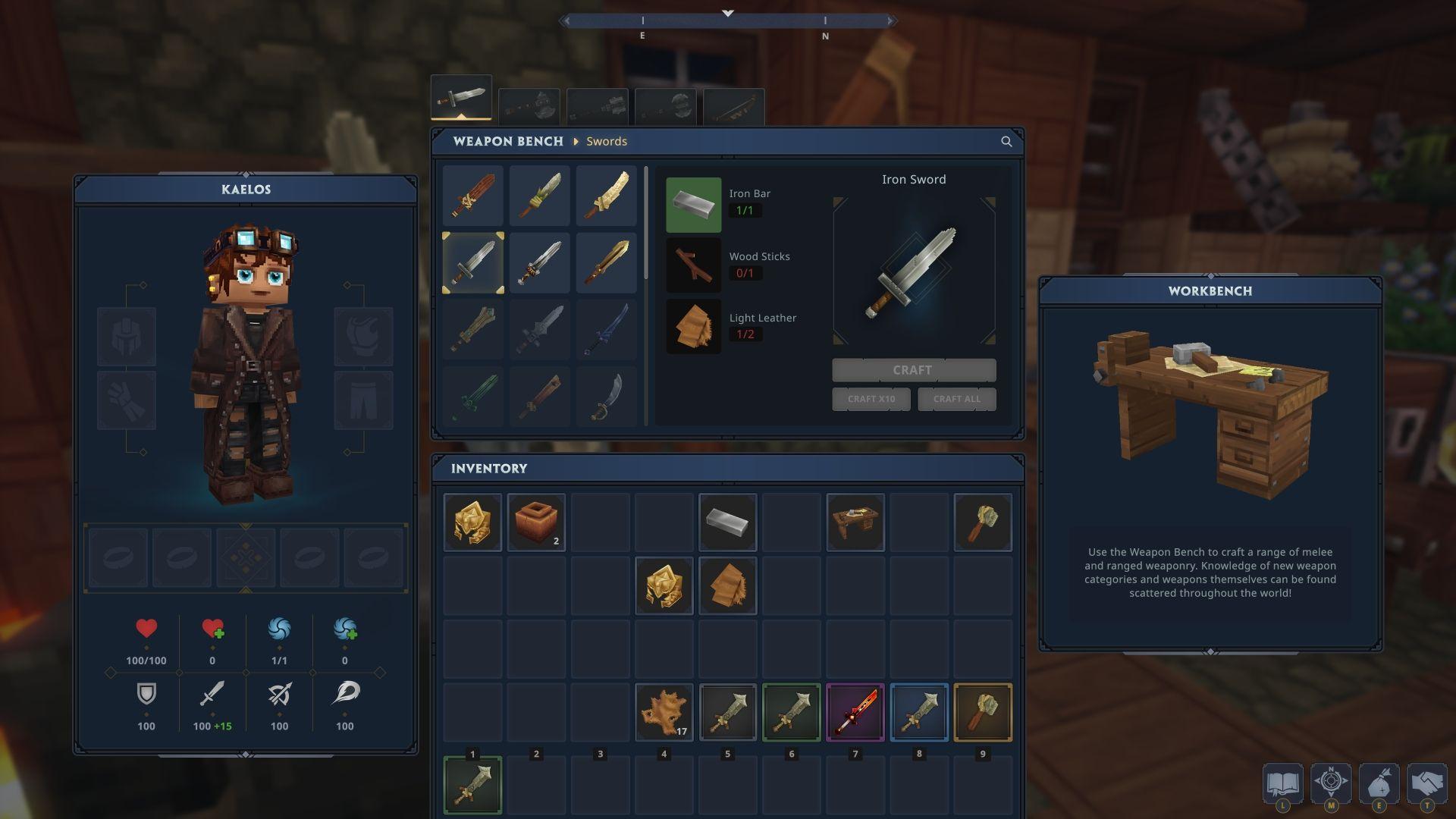This screenshot has height=819, width=1456.
Task: Select the red sword in hotbar slot 7
Action: [854, 712]
